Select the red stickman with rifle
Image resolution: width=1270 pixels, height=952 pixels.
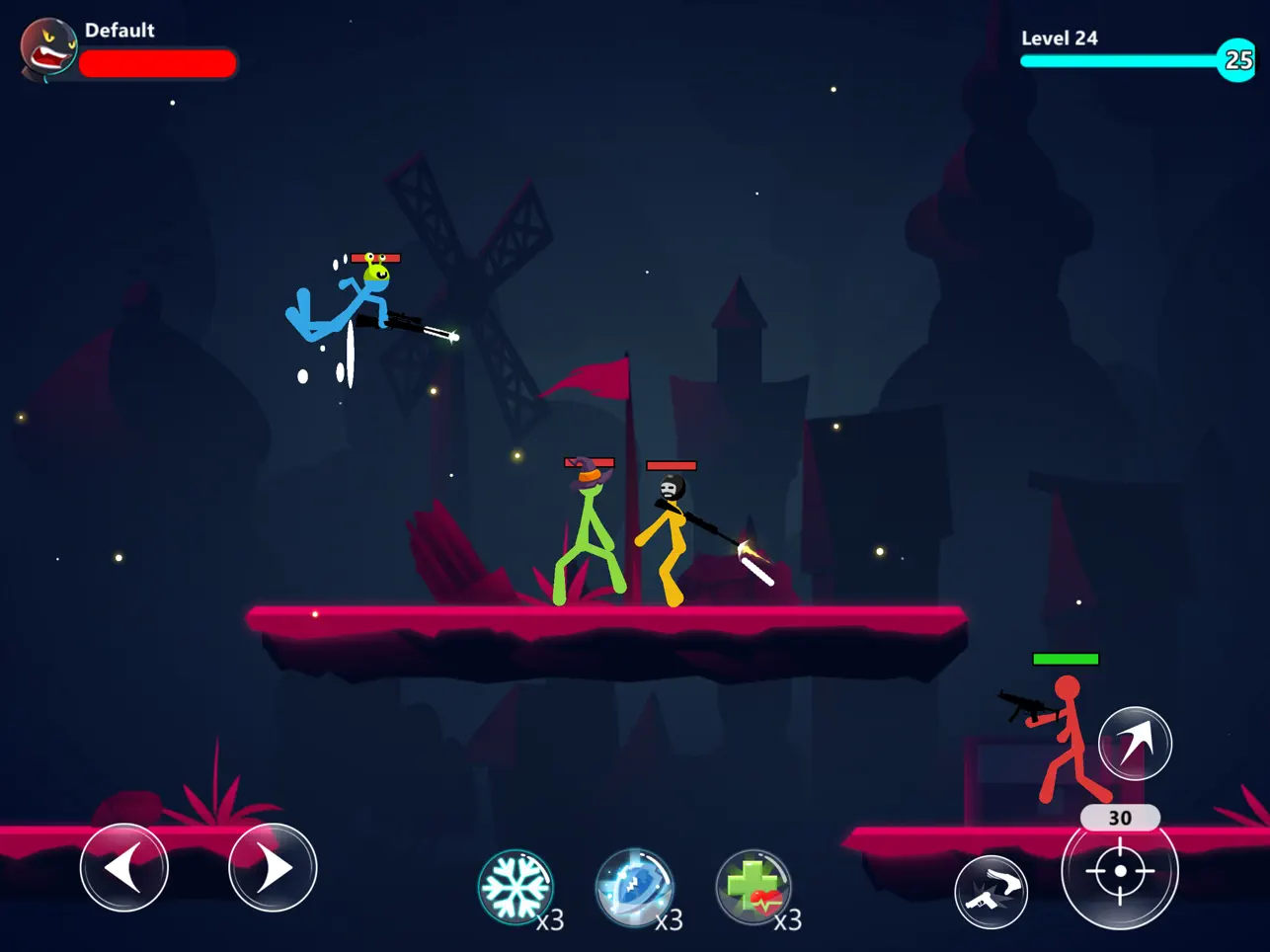pyautogui.click(x=1069, y=736)
